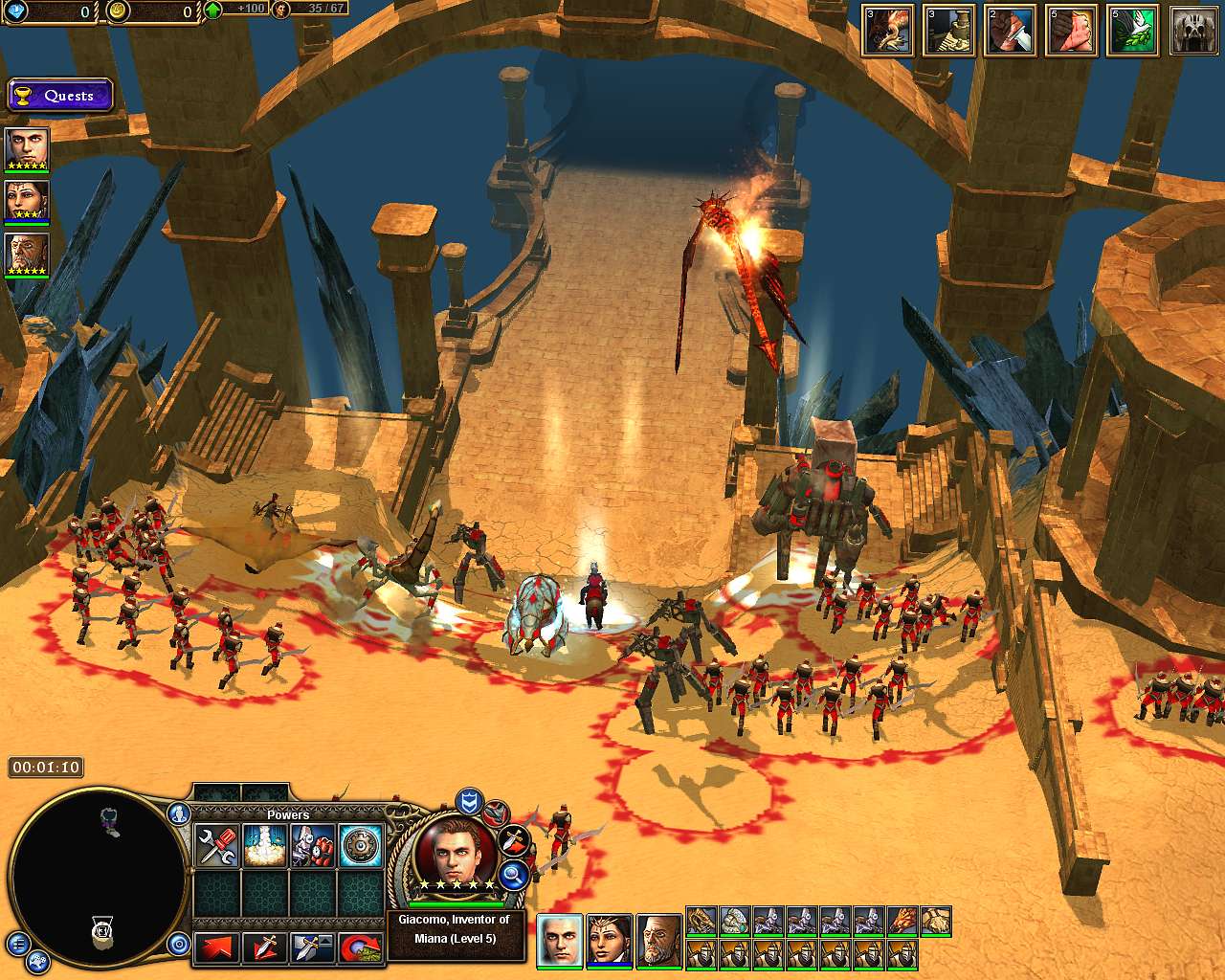Activate the white smoke burst power
Screen dimensions: 1225x980
(x=264, y=846)
